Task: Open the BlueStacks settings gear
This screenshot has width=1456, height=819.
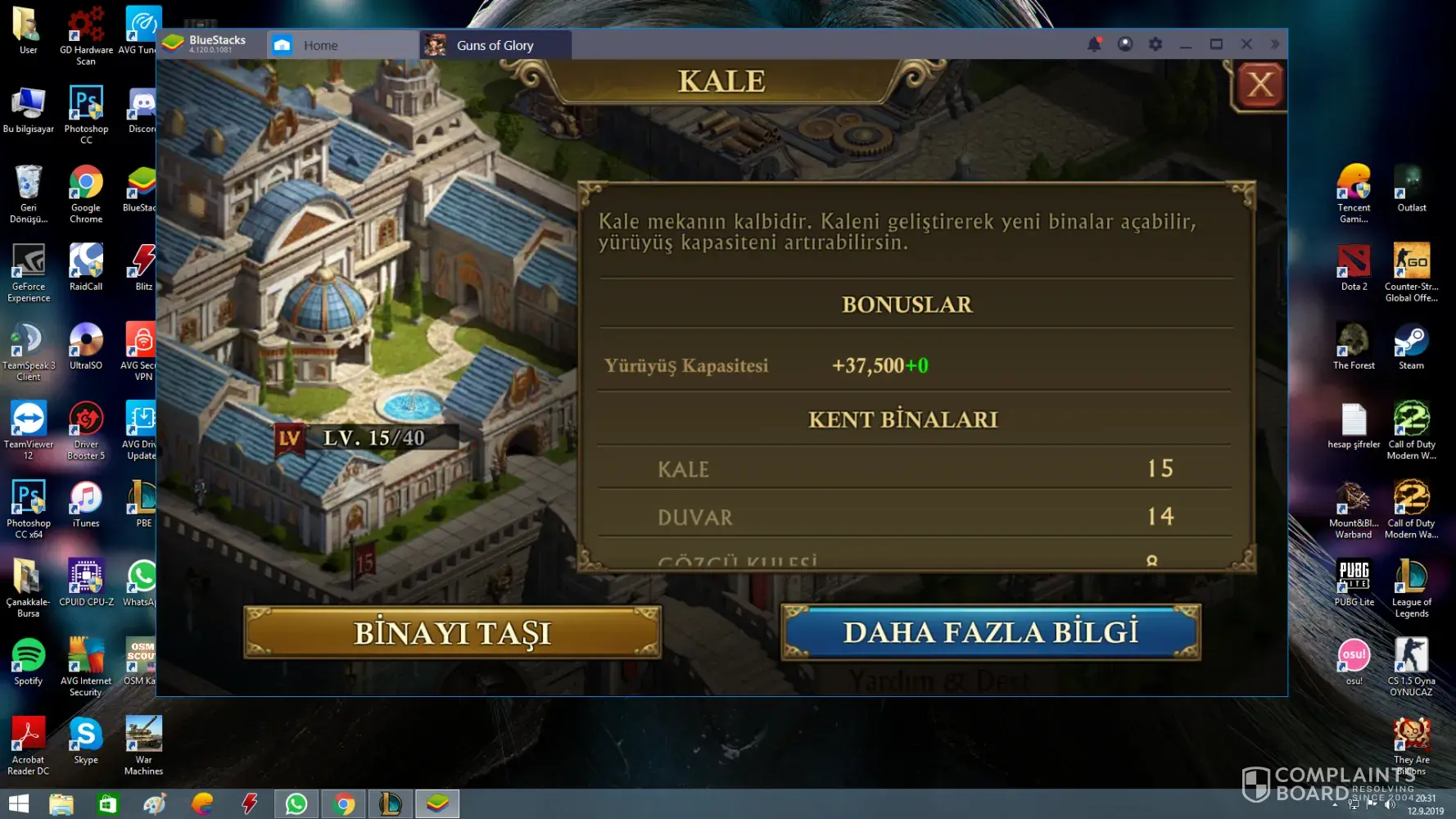Action: pyautogui.click(x=1155, y=44)
